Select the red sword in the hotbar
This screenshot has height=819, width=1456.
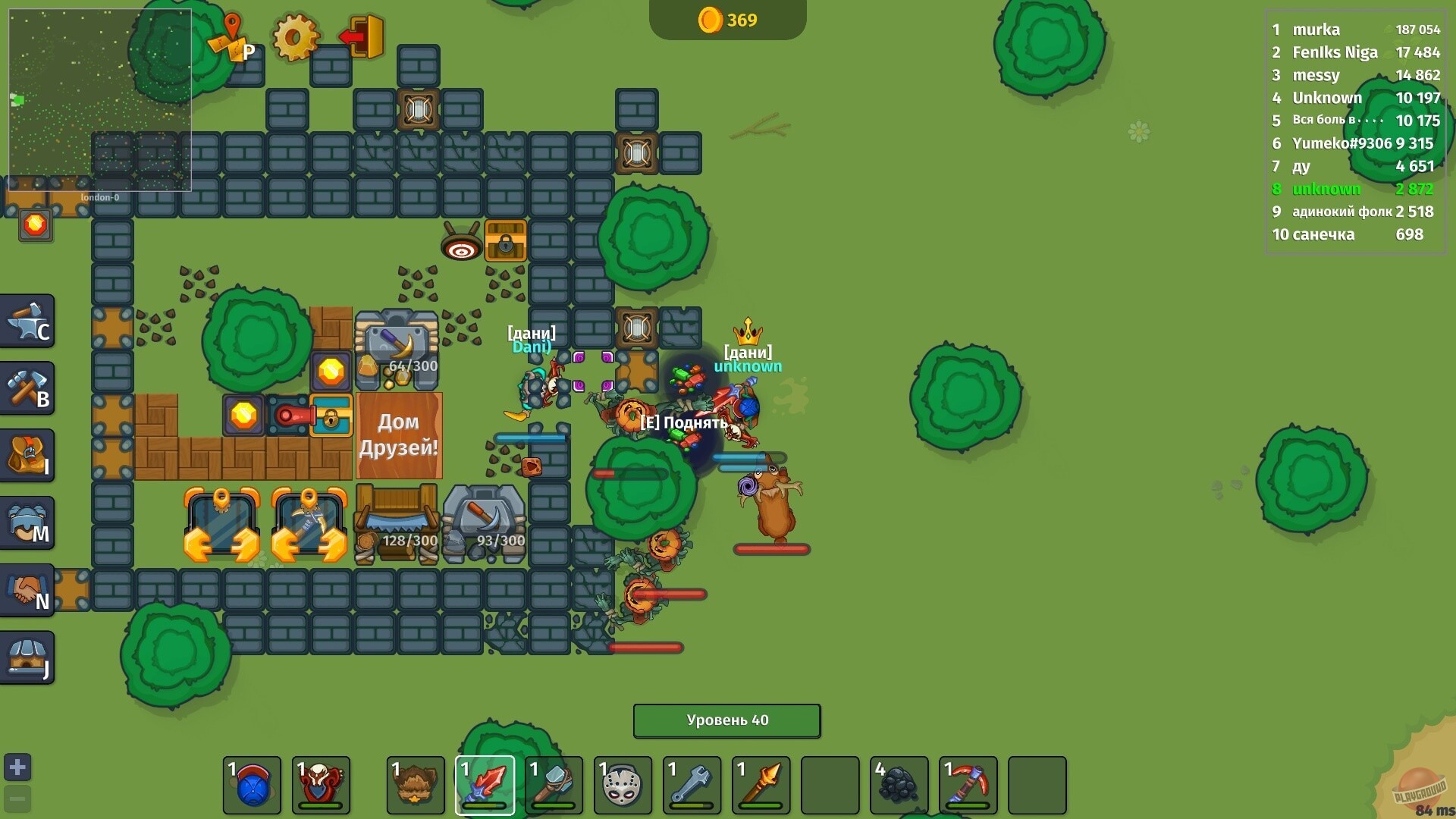(485, 785)
